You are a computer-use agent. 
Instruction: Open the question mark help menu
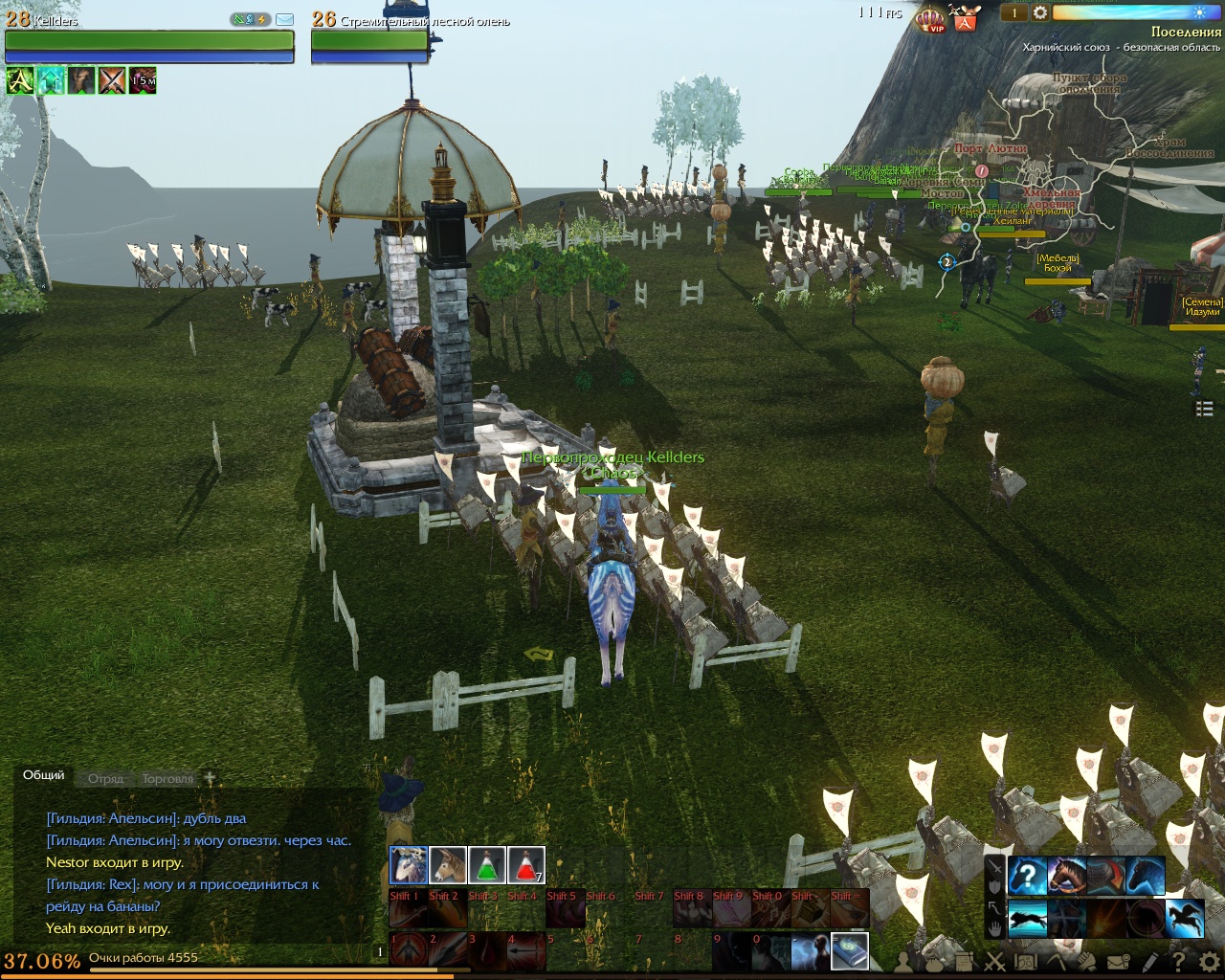tap(1179, 962)
